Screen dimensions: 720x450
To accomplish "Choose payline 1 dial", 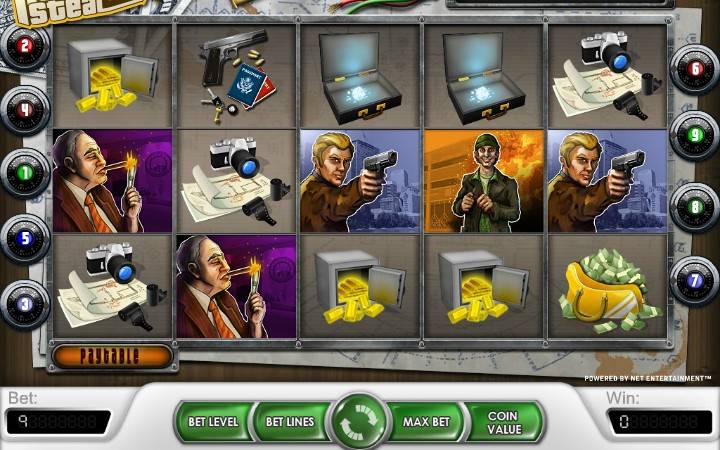I will click(25, 171).
